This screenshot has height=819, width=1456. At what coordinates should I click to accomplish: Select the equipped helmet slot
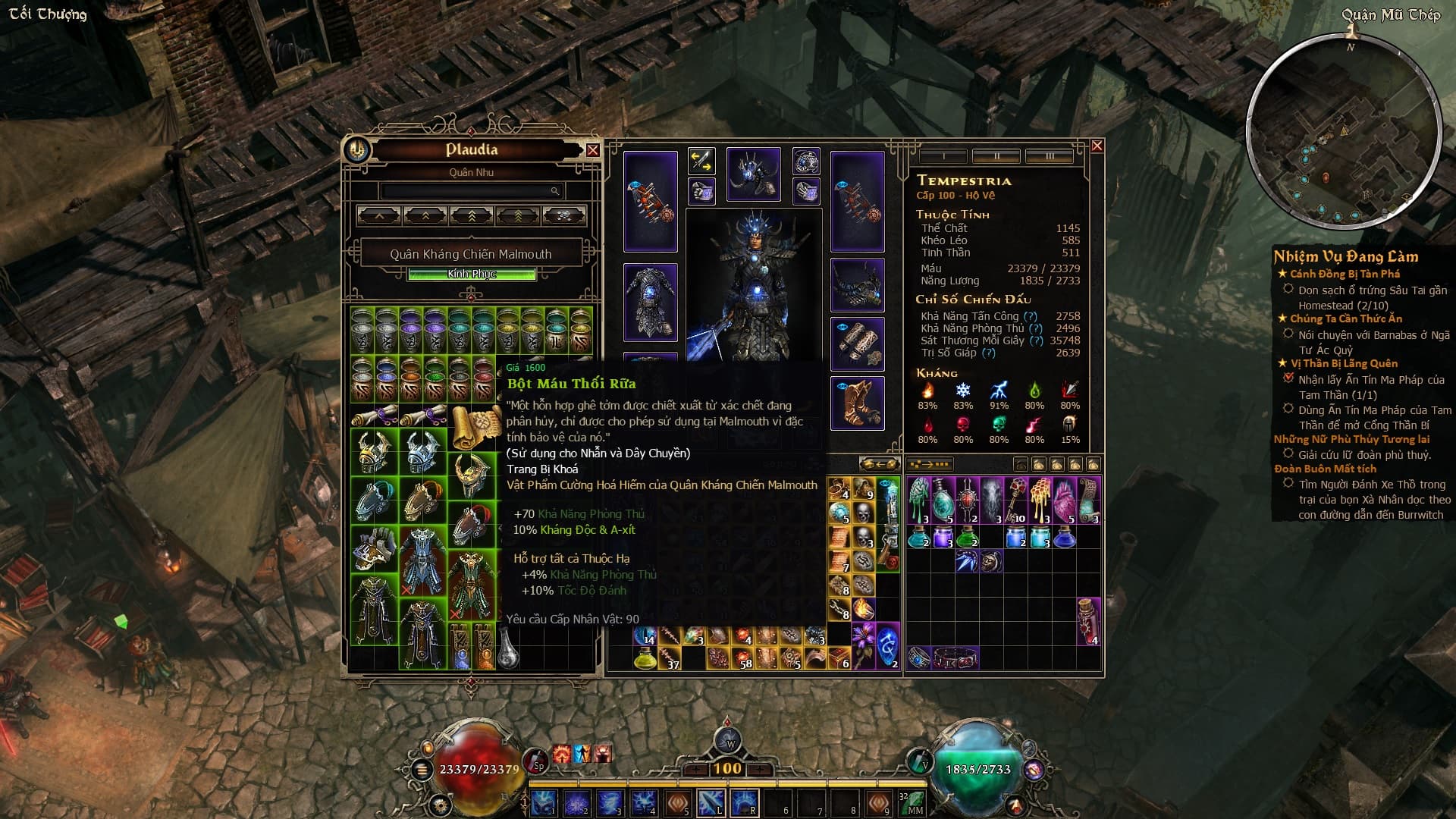tap(753, 174)
